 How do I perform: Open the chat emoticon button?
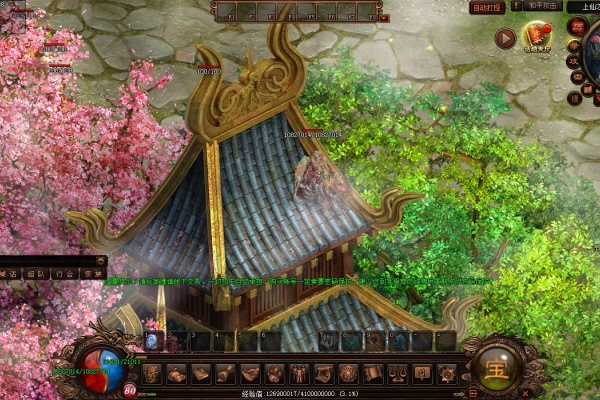click(102, 259)
